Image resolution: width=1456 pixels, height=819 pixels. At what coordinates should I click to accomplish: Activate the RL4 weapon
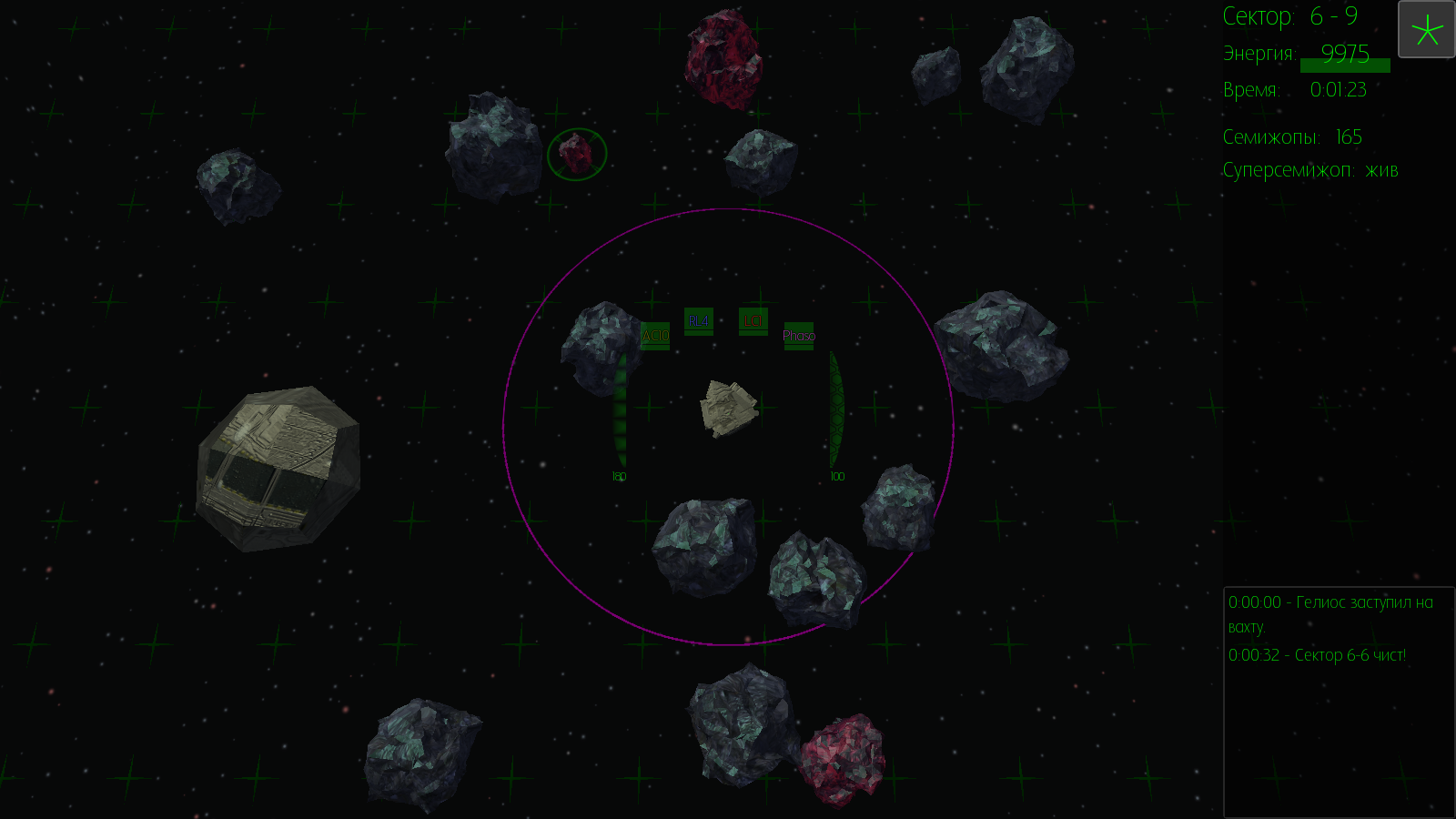699,321
